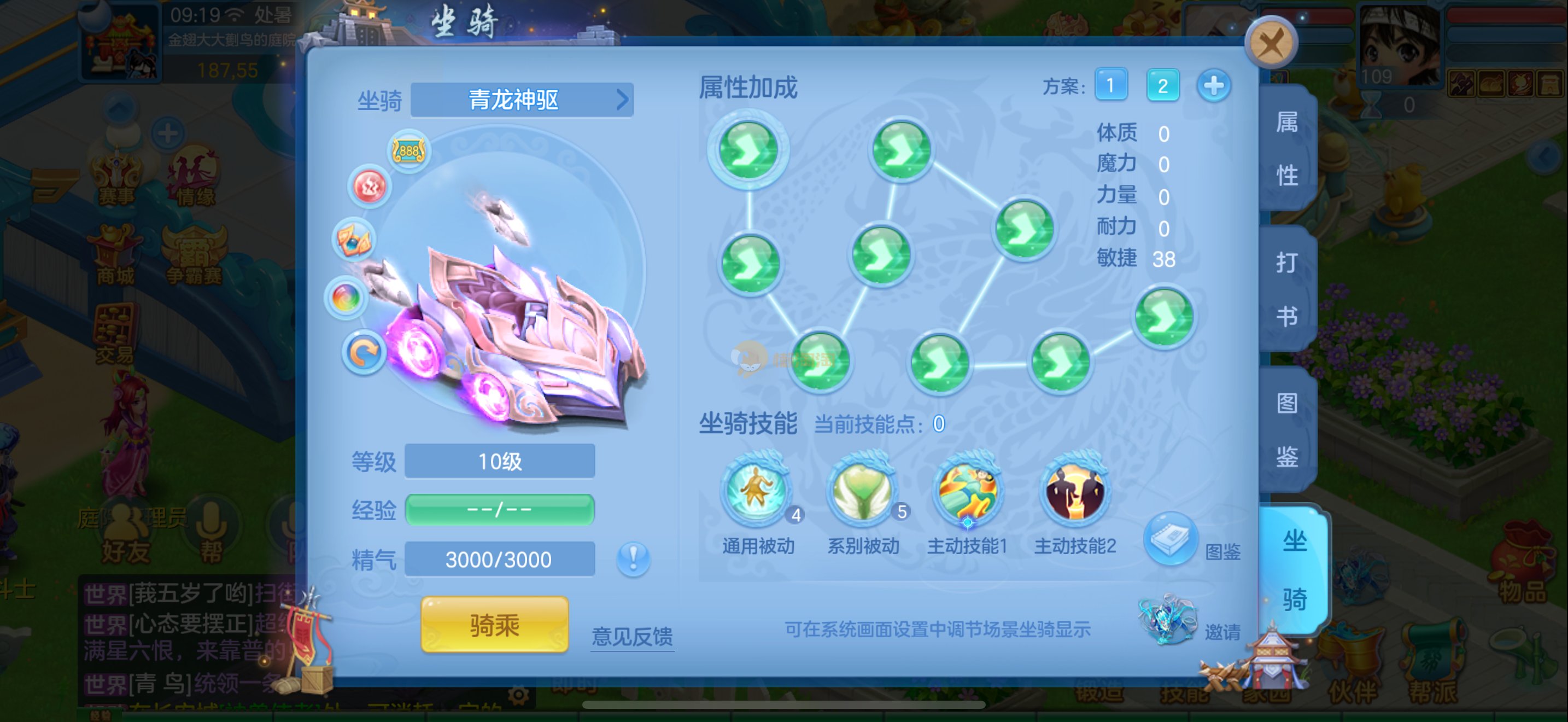Show the 精气 info tooltip
The height and width of the screenshot is (722, 1568).
[633, 558]
